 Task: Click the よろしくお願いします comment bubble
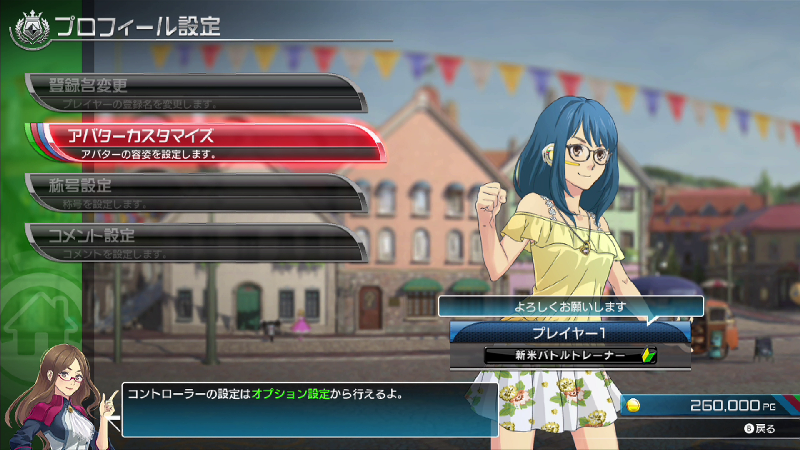(x=570, y=307)
